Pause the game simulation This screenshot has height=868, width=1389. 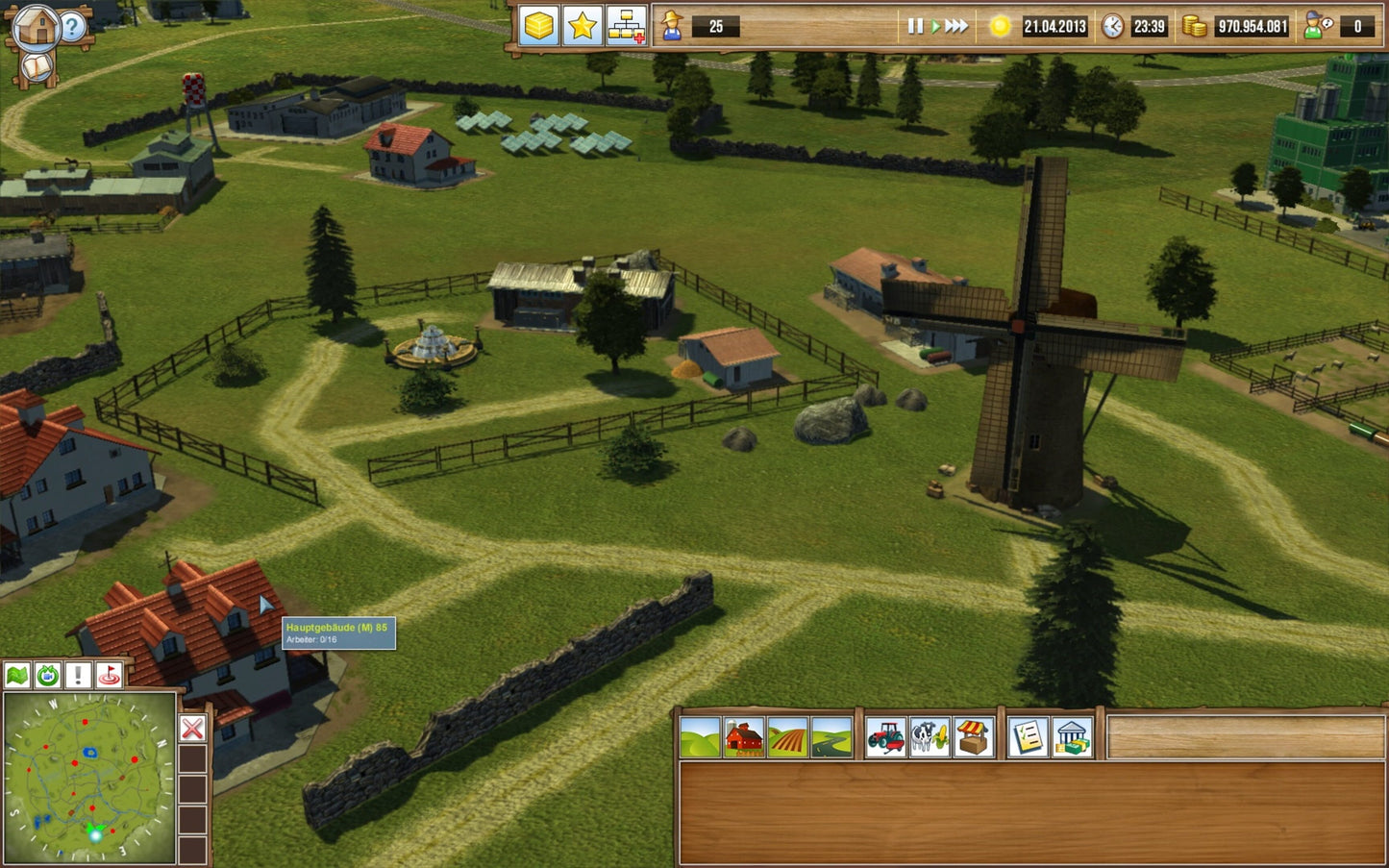(x=913, y=27)
